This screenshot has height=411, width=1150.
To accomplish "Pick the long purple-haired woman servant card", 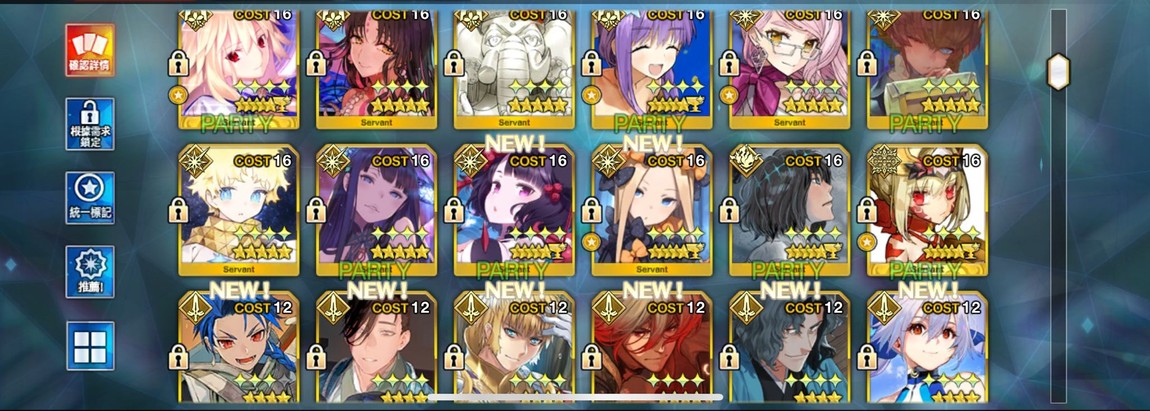I will (x=375, y=210).
